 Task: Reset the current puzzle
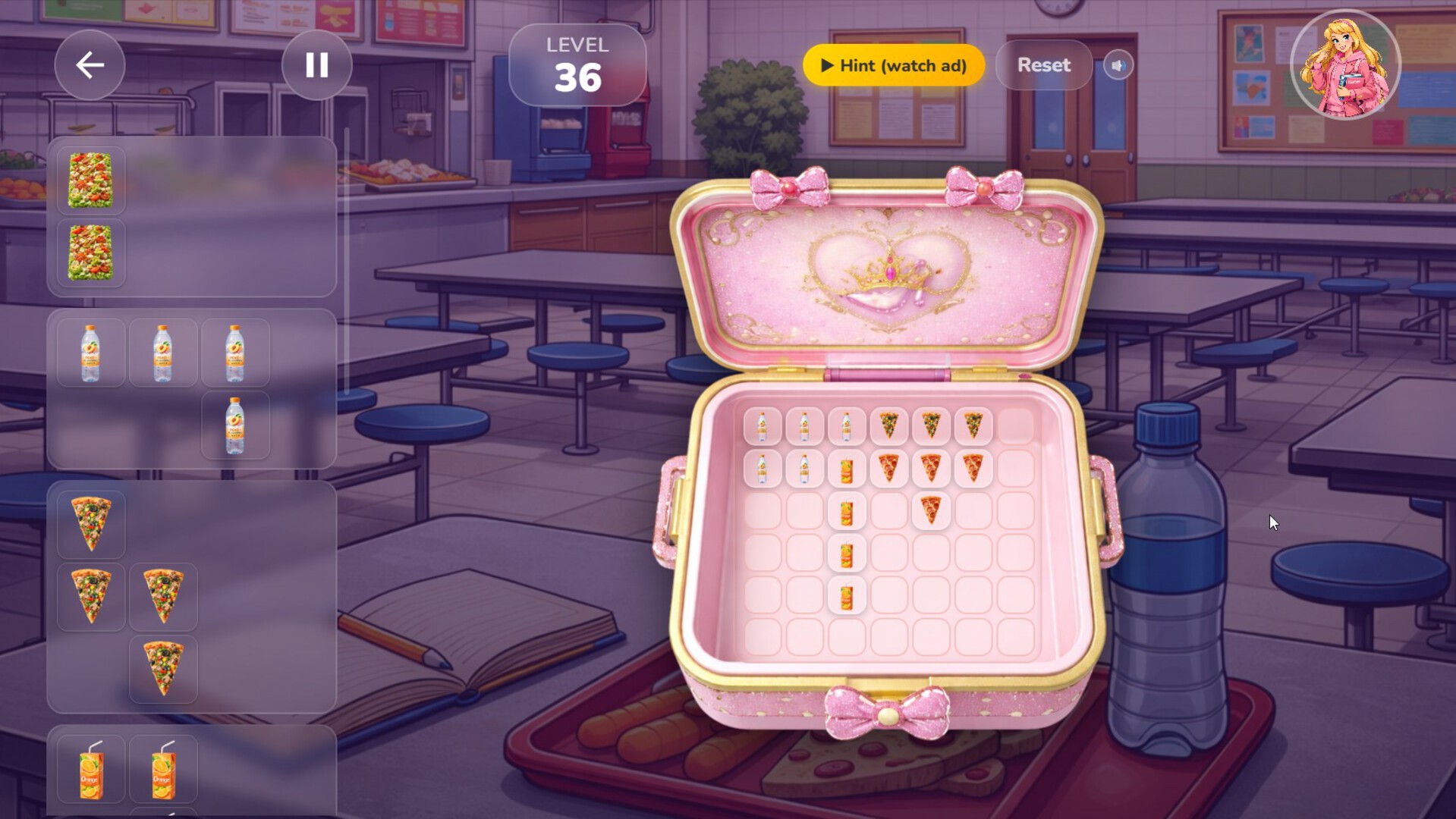pyautogui.click(x=1043, y=65)
